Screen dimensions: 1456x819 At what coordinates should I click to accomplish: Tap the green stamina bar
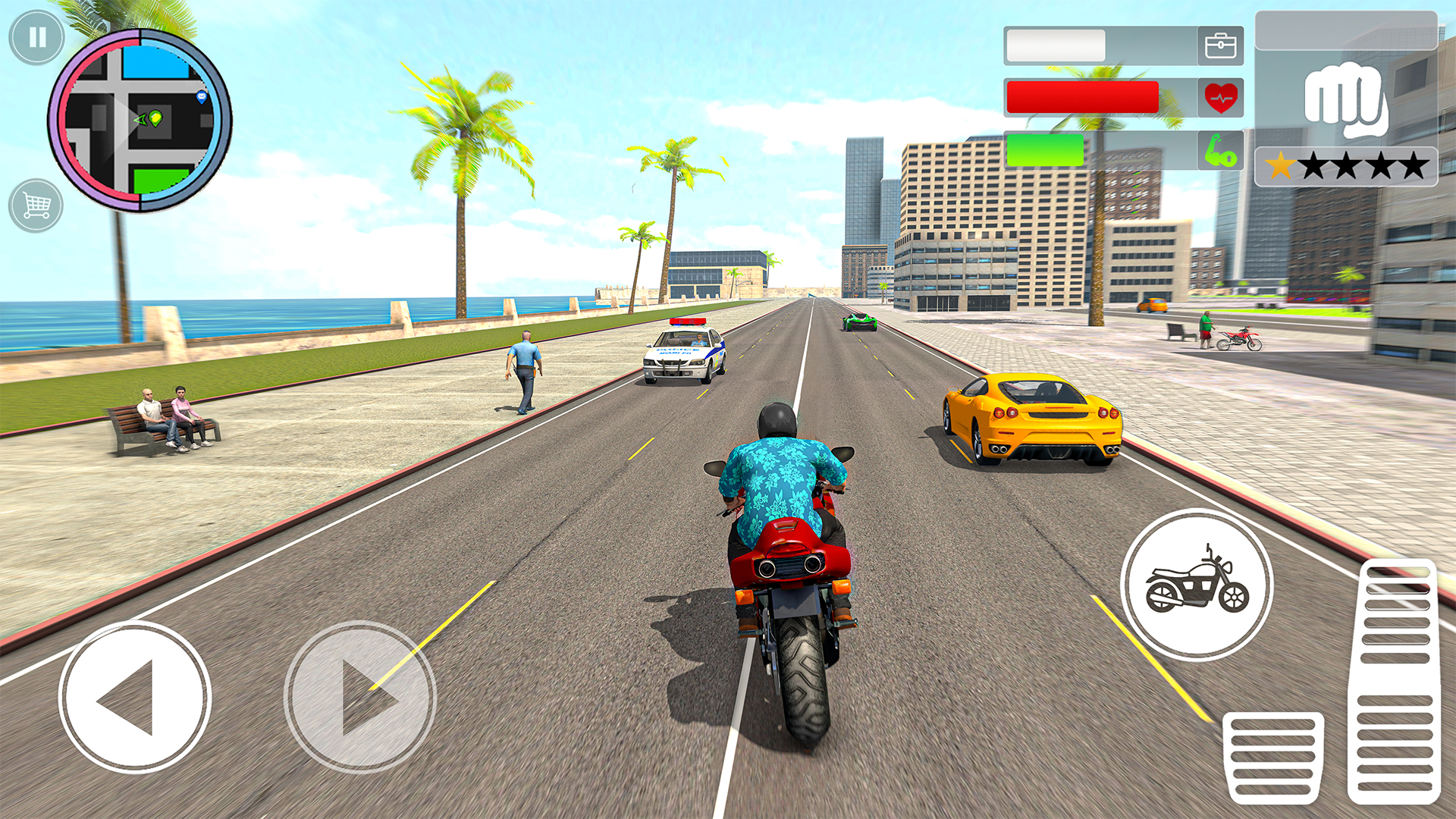(1046, 151)
